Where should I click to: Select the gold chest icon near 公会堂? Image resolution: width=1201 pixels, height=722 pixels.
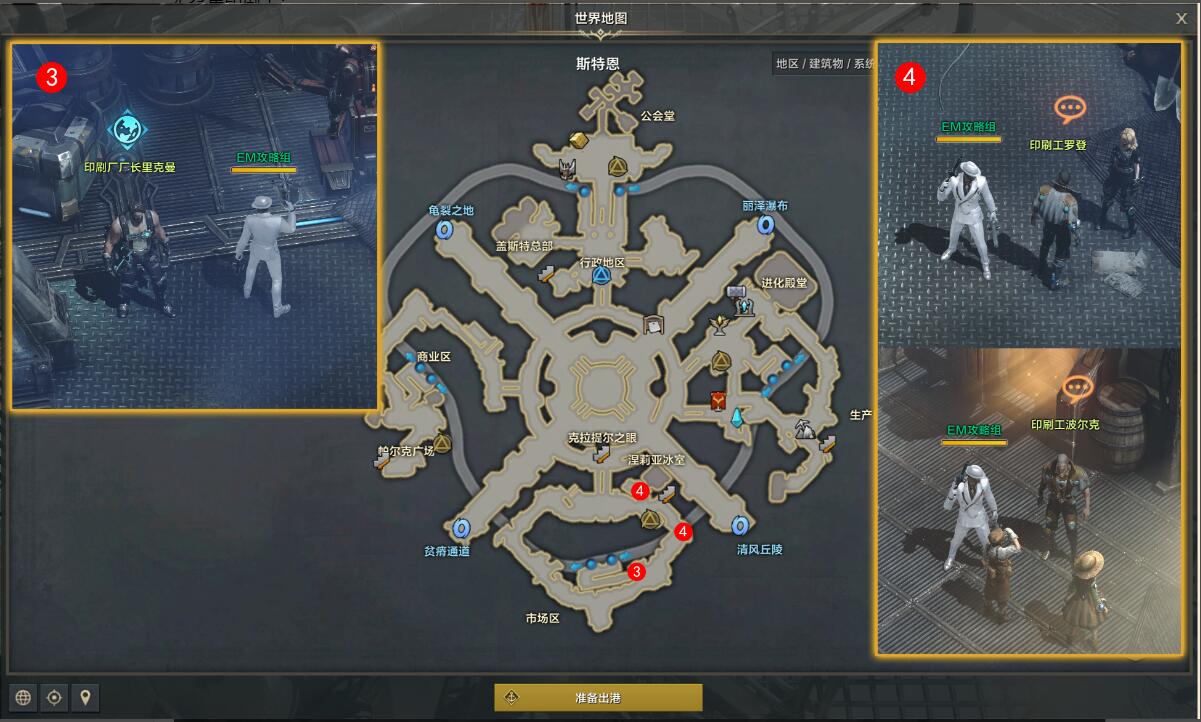578,138
